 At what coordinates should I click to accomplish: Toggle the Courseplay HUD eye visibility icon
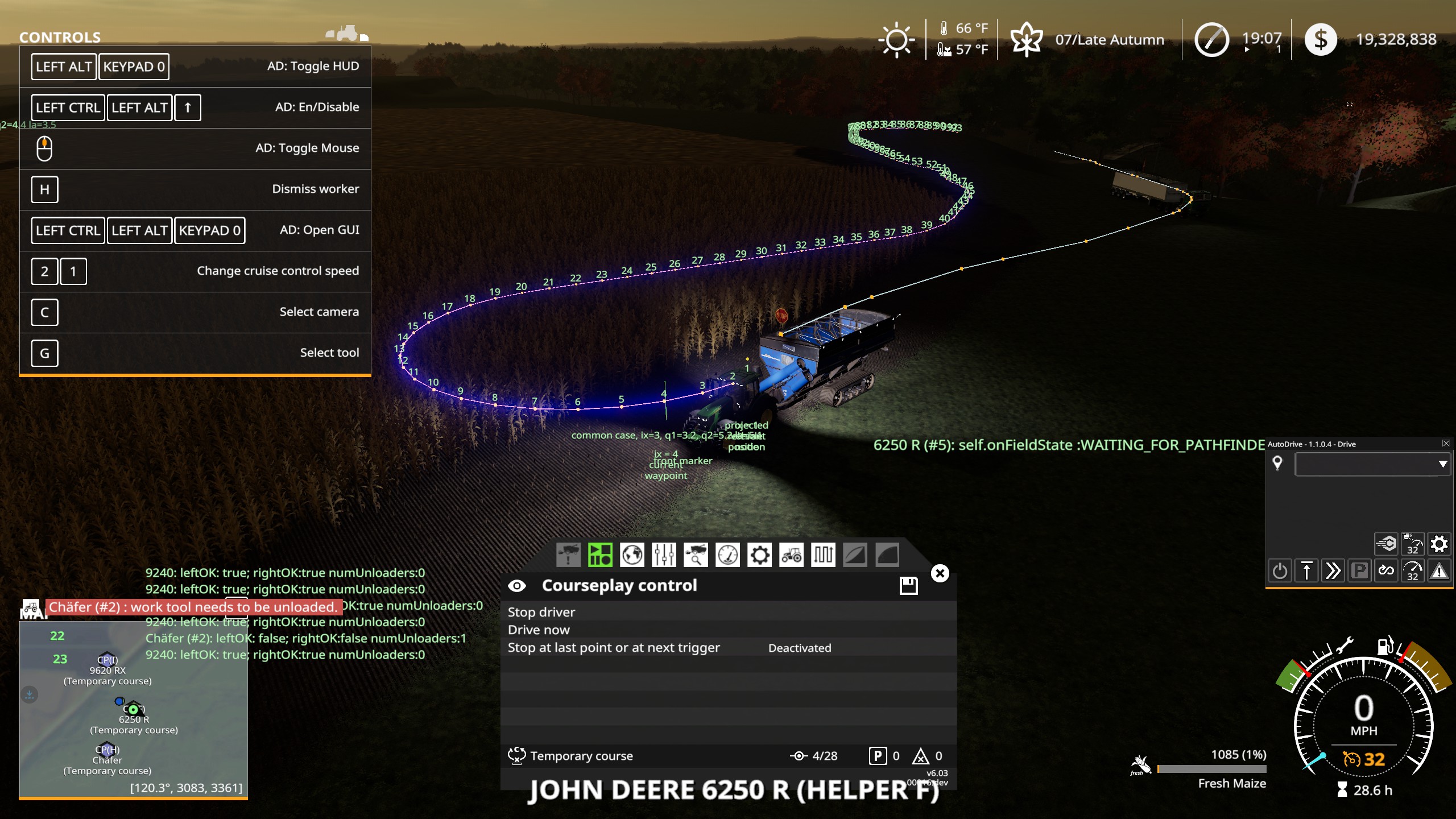point(518,585)
